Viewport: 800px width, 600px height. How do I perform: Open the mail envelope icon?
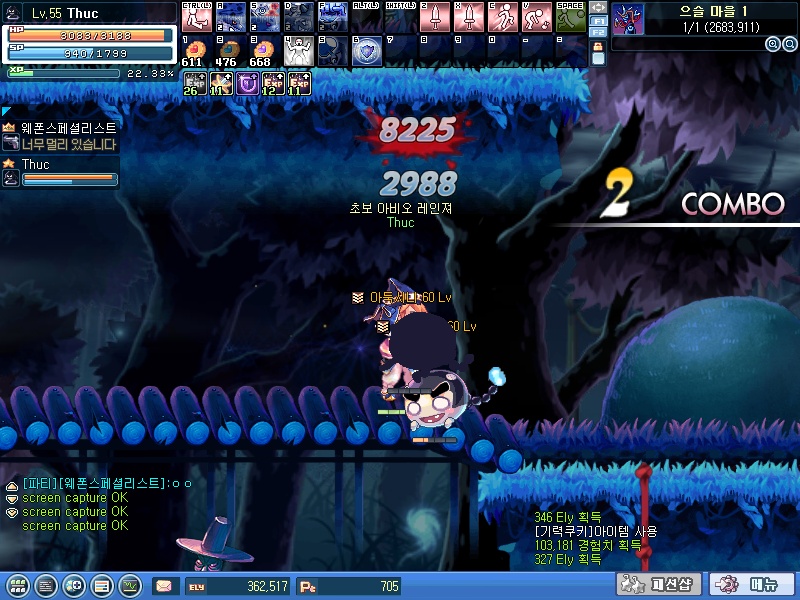(x=163, y=585)
